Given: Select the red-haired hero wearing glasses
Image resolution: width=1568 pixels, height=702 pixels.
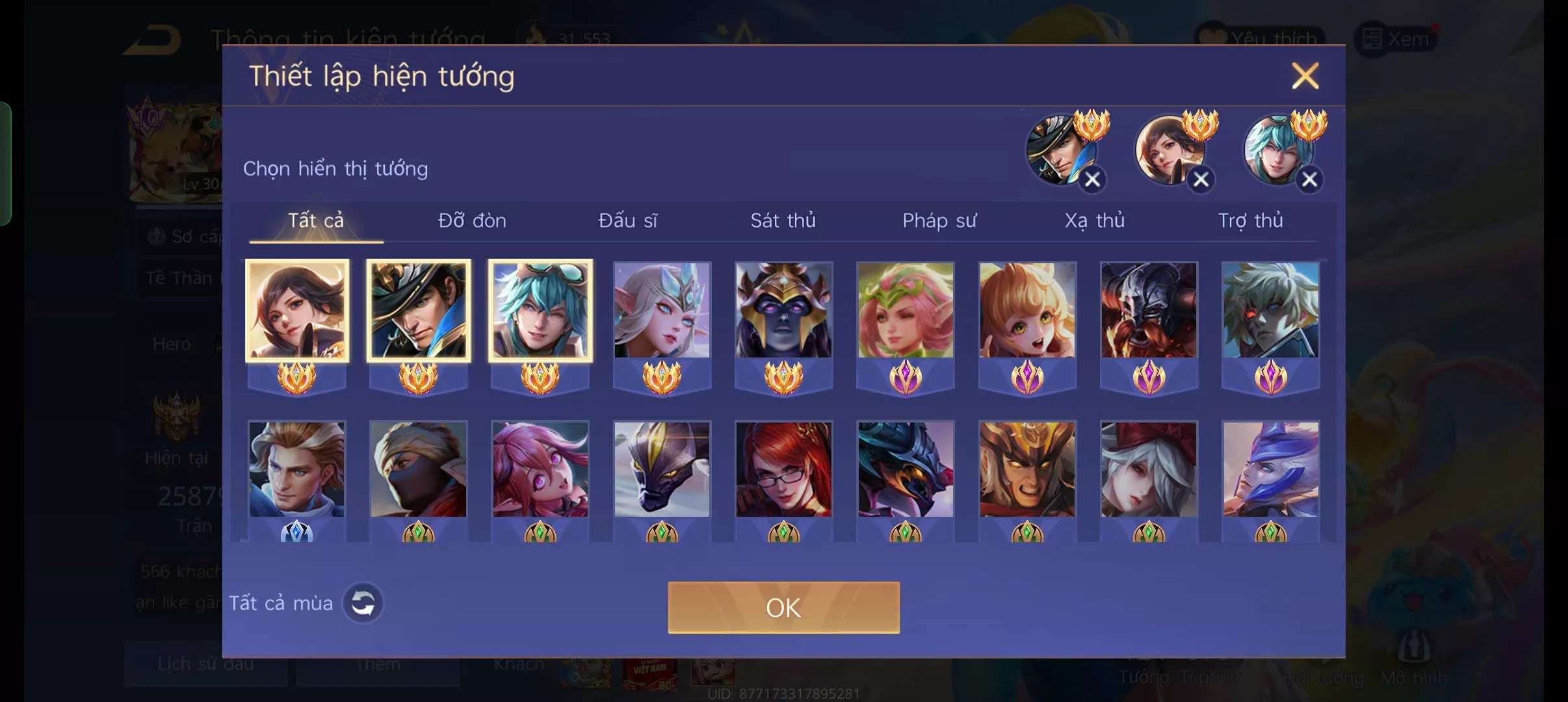Looking at the screenshot, I should coord(783,469).
